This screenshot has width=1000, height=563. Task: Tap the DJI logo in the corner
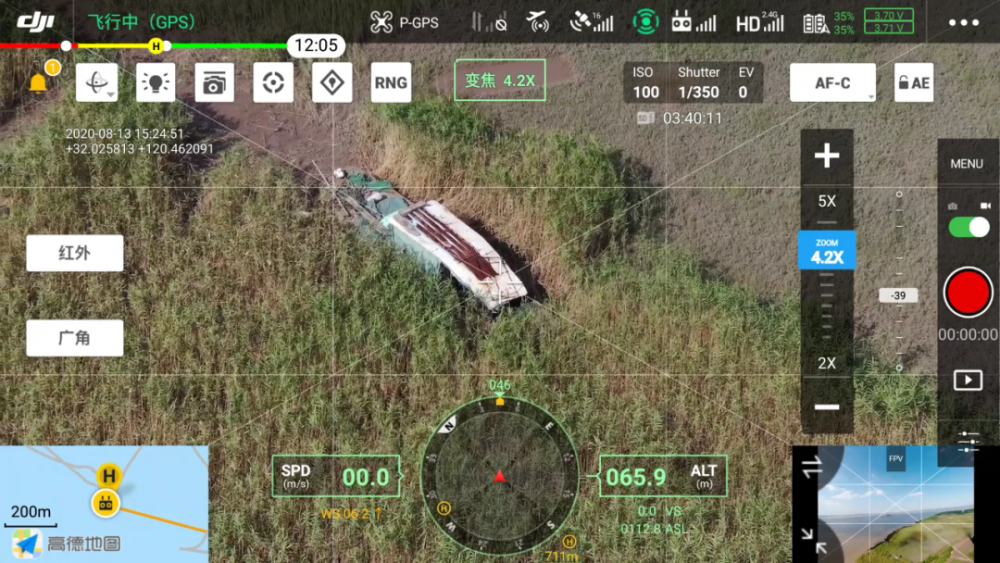(x=35, y=22)
